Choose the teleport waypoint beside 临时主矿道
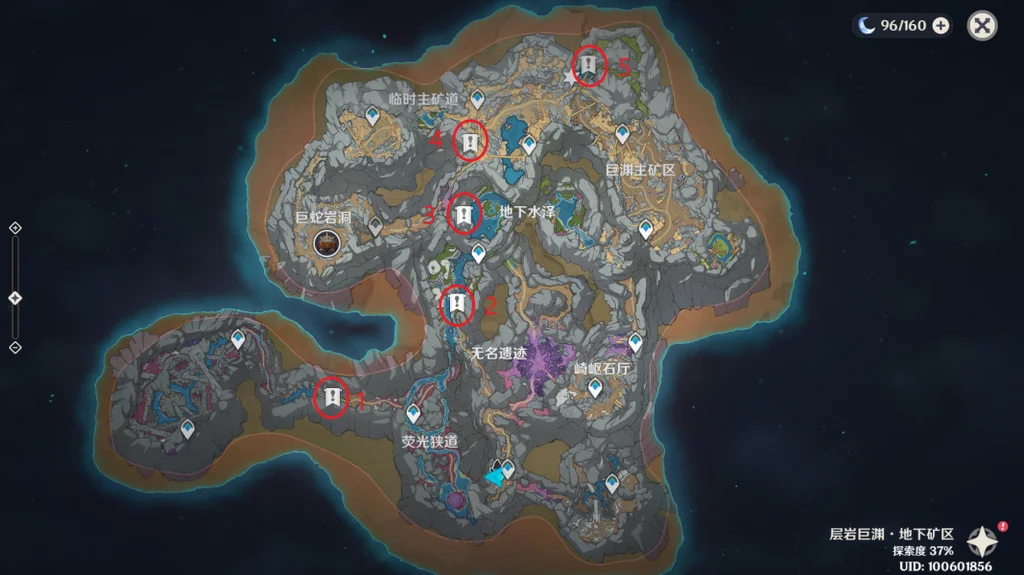This screenshot has height=575, width=1024. [478, 98]
